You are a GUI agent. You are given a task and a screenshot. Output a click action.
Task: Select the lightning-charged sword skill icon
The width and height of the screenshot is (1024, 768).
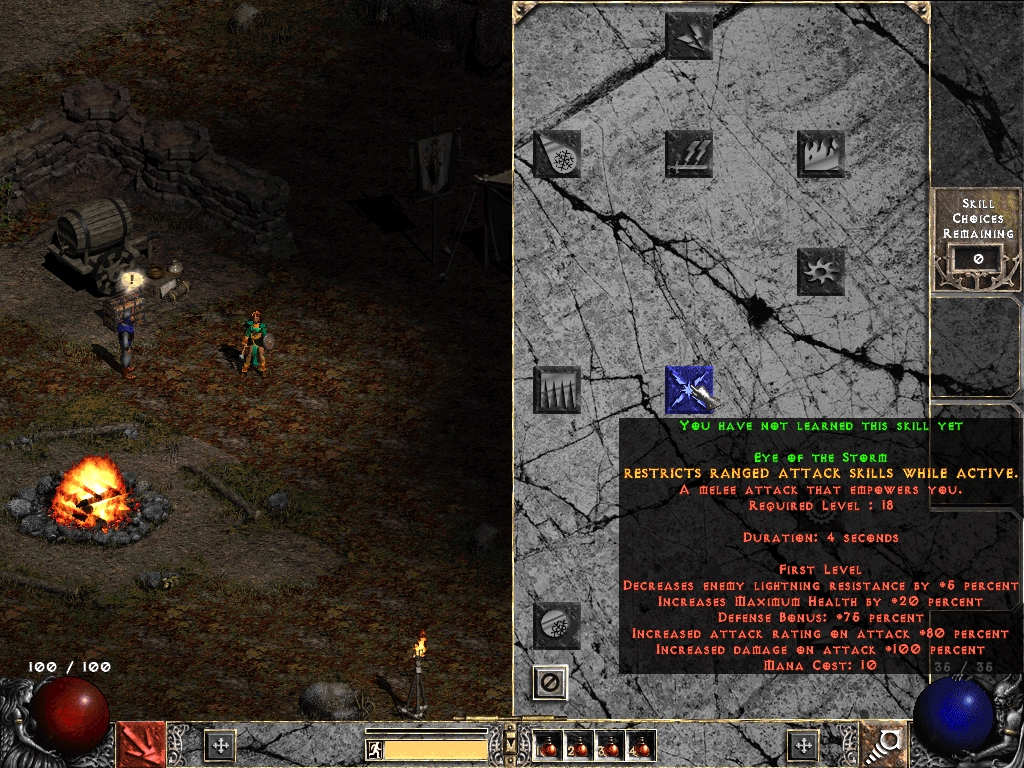coord(689,154)
